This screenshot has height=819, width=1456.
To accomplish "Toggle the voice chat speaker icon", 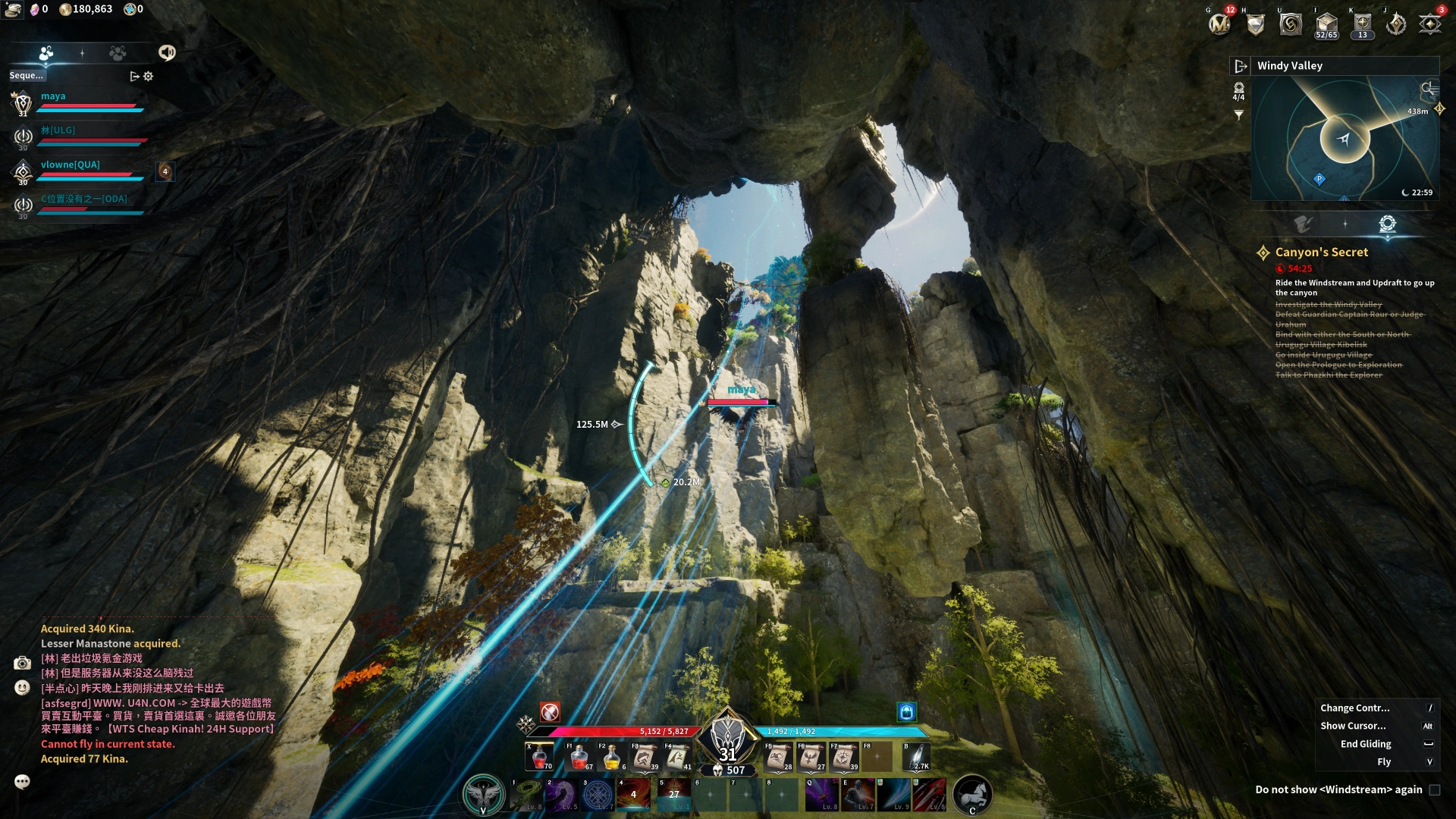I will [167, 52].
